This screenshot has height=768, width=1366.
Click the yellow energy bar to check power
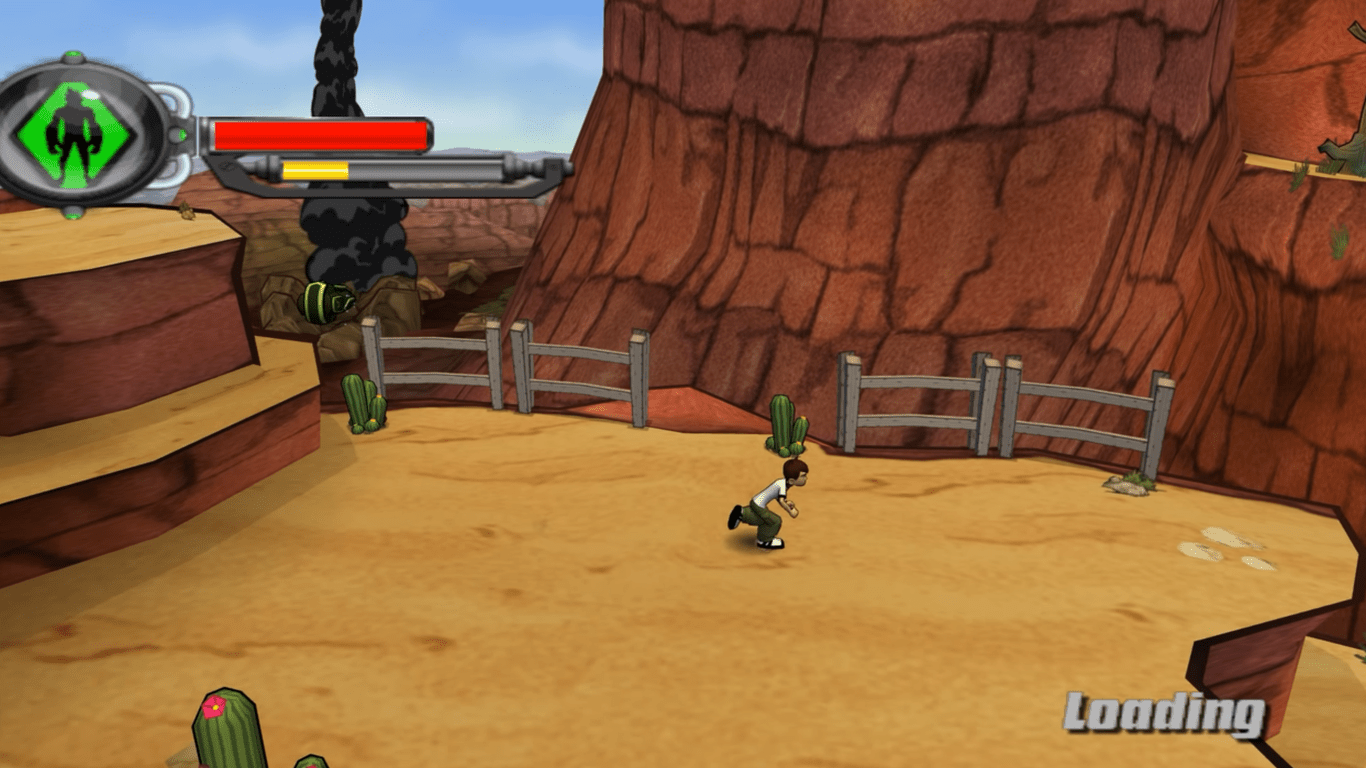click(x=315, y=169)
